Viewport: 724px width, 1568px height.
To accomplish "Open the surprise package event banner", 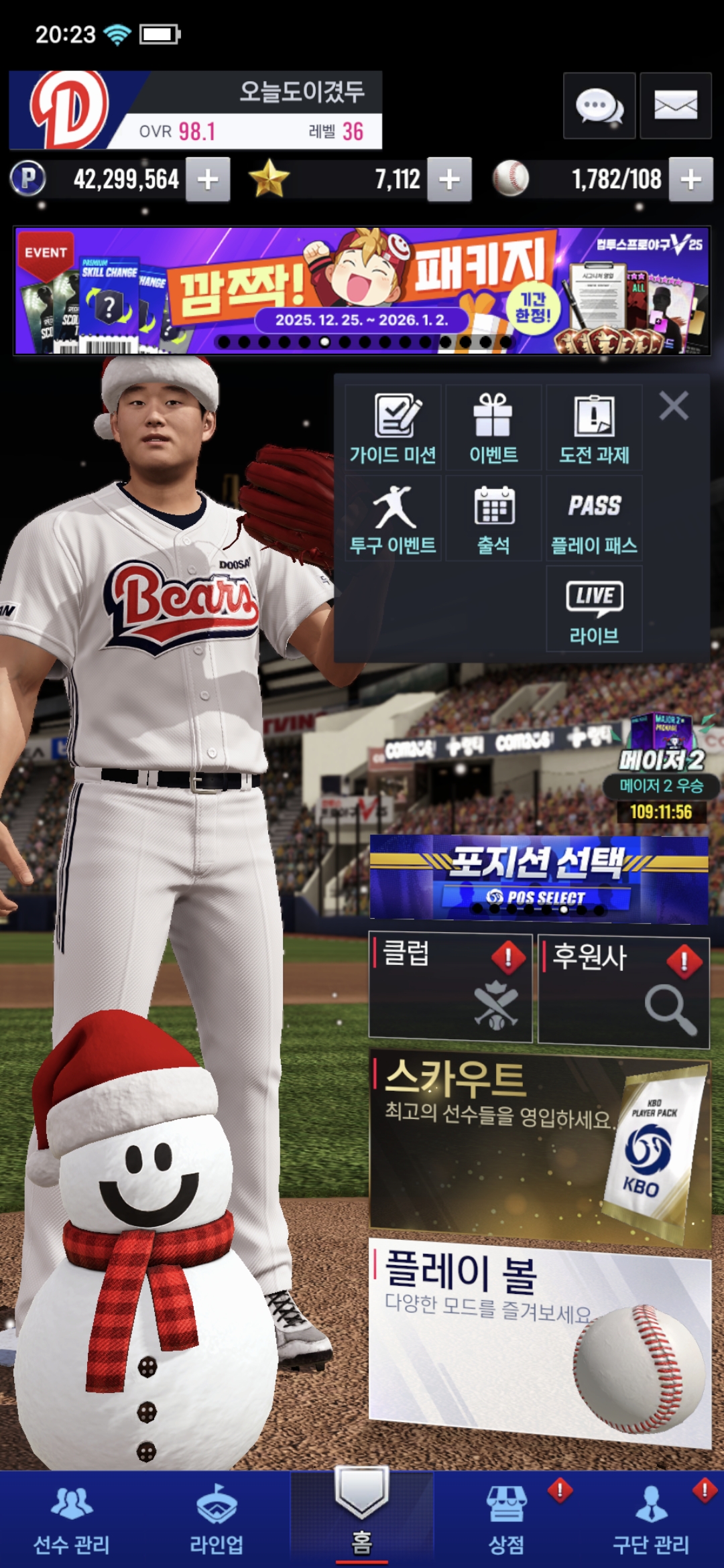I will click(x=362, y=291).
